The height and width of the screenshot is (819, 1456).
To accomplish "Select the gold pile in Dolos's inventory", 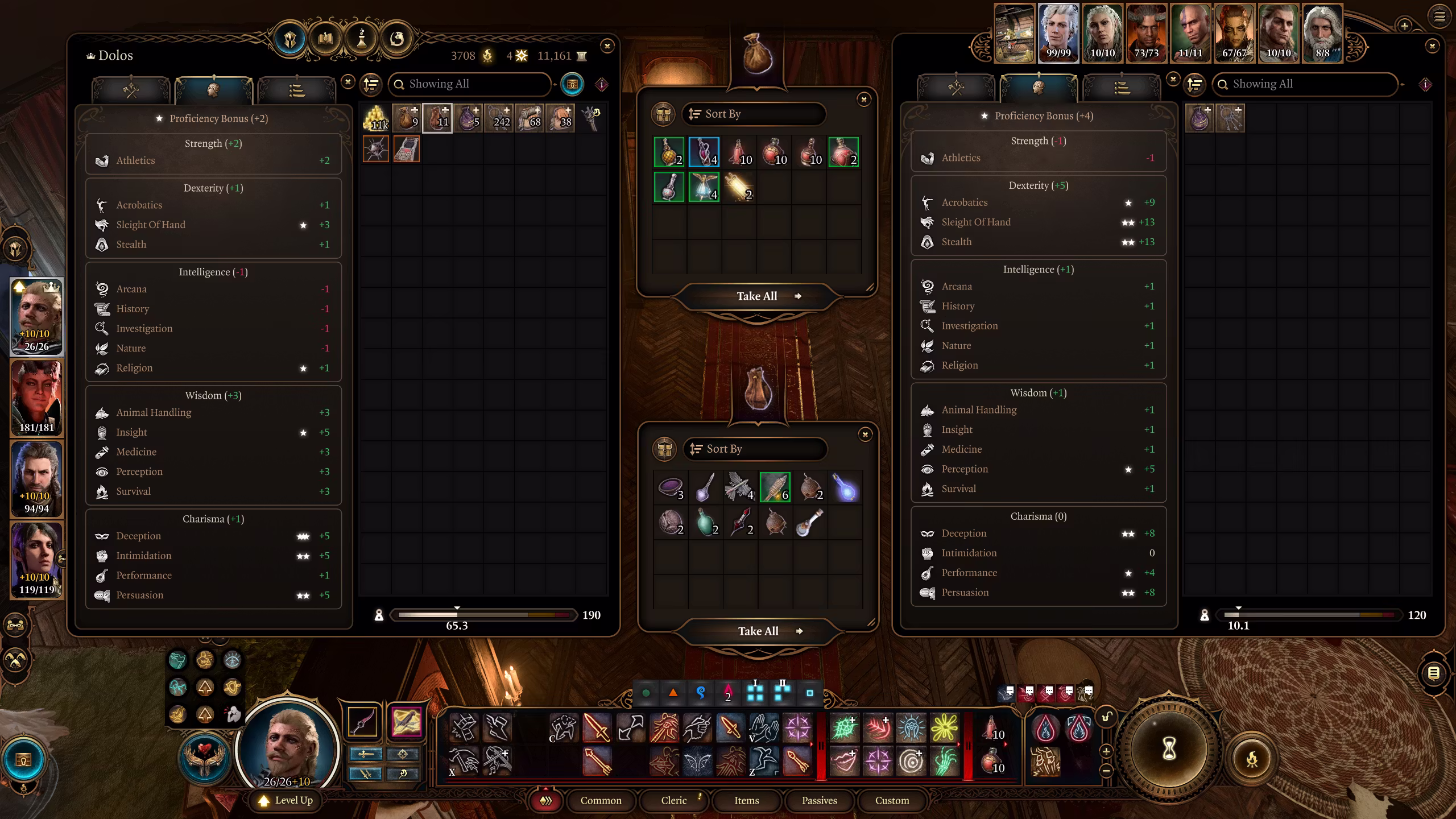I will point(376,118).
